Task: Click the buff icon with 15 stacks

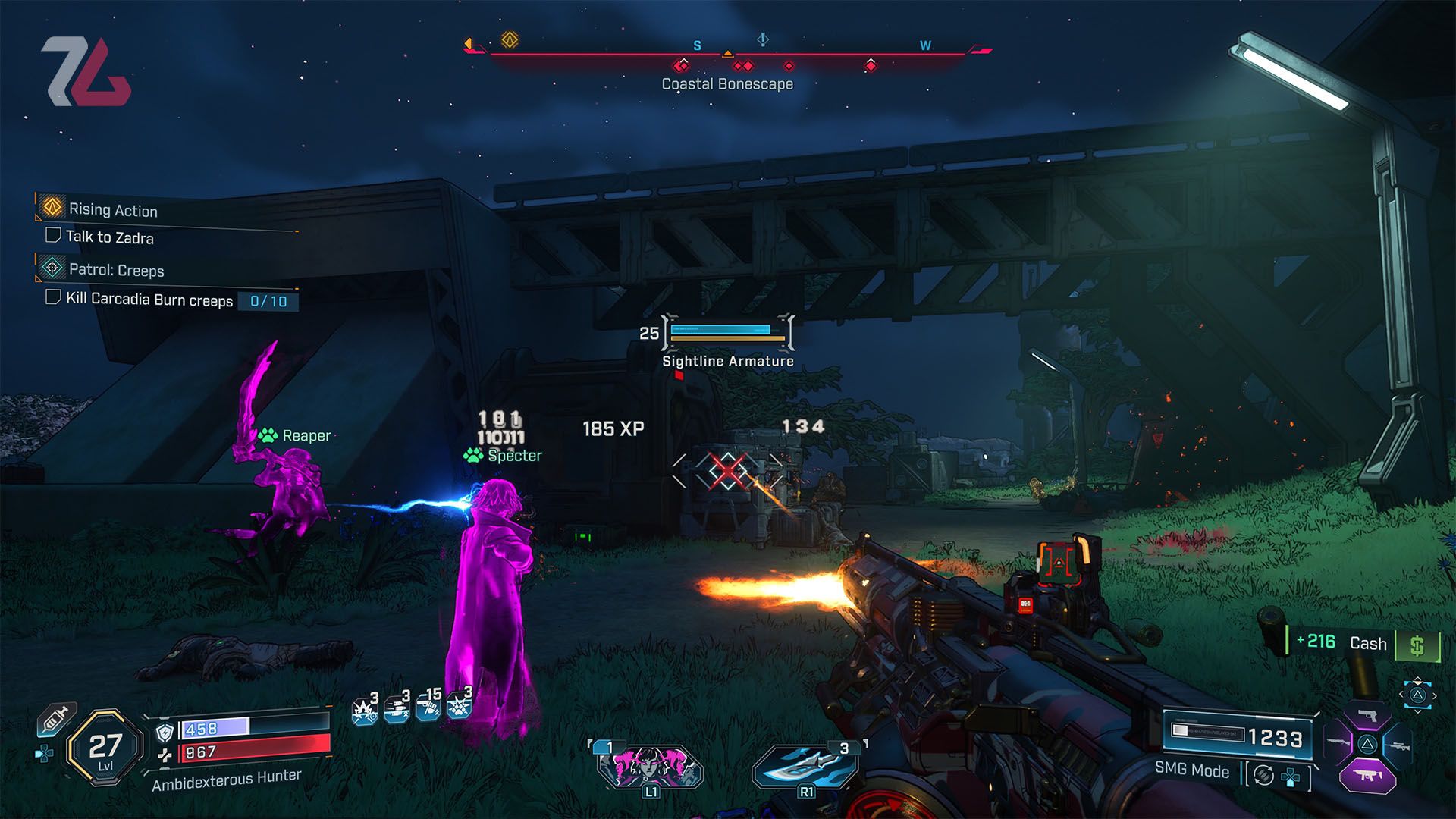Action: click(x=428, y=708)
